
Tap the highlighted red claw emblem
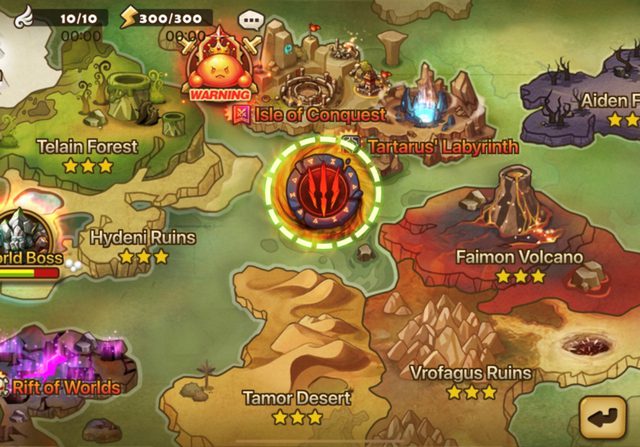(323, 190)
